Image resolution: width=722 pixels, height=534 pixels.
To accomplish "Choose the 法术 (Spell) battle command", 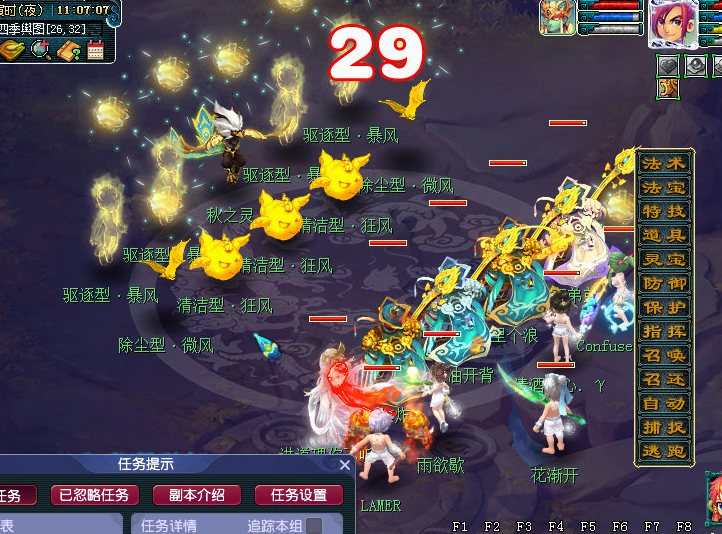I will coord(664,163).
